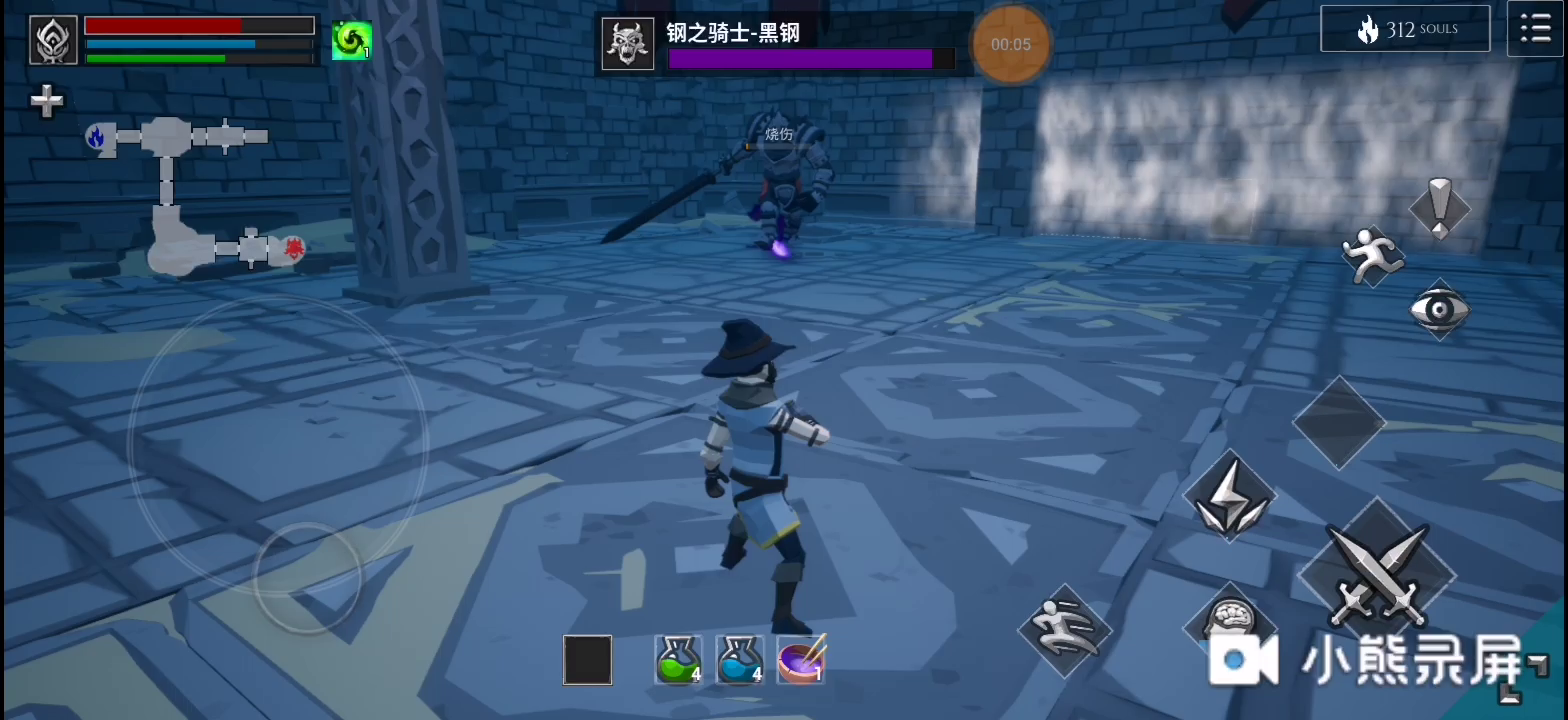Use the blue potion flask
Viewport: 1568px width, 720px height.
(742, 660)
